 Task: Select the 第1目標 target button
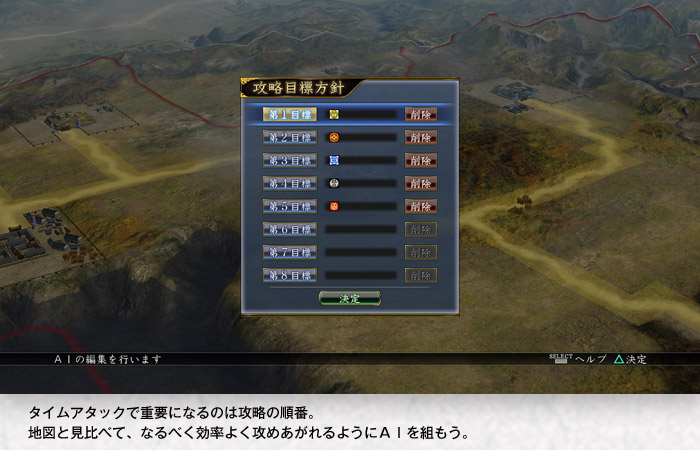click(x=290, y=114)
